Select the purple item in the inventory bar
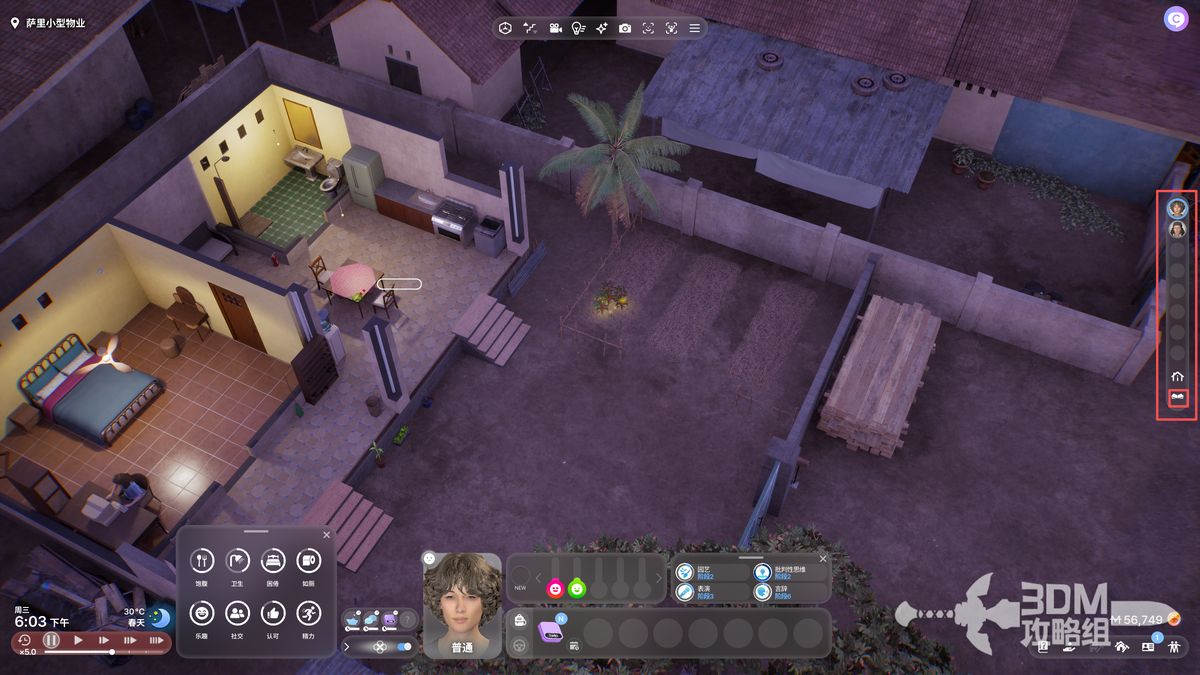Screen dimensions: 1200x675 pos(551,631)
